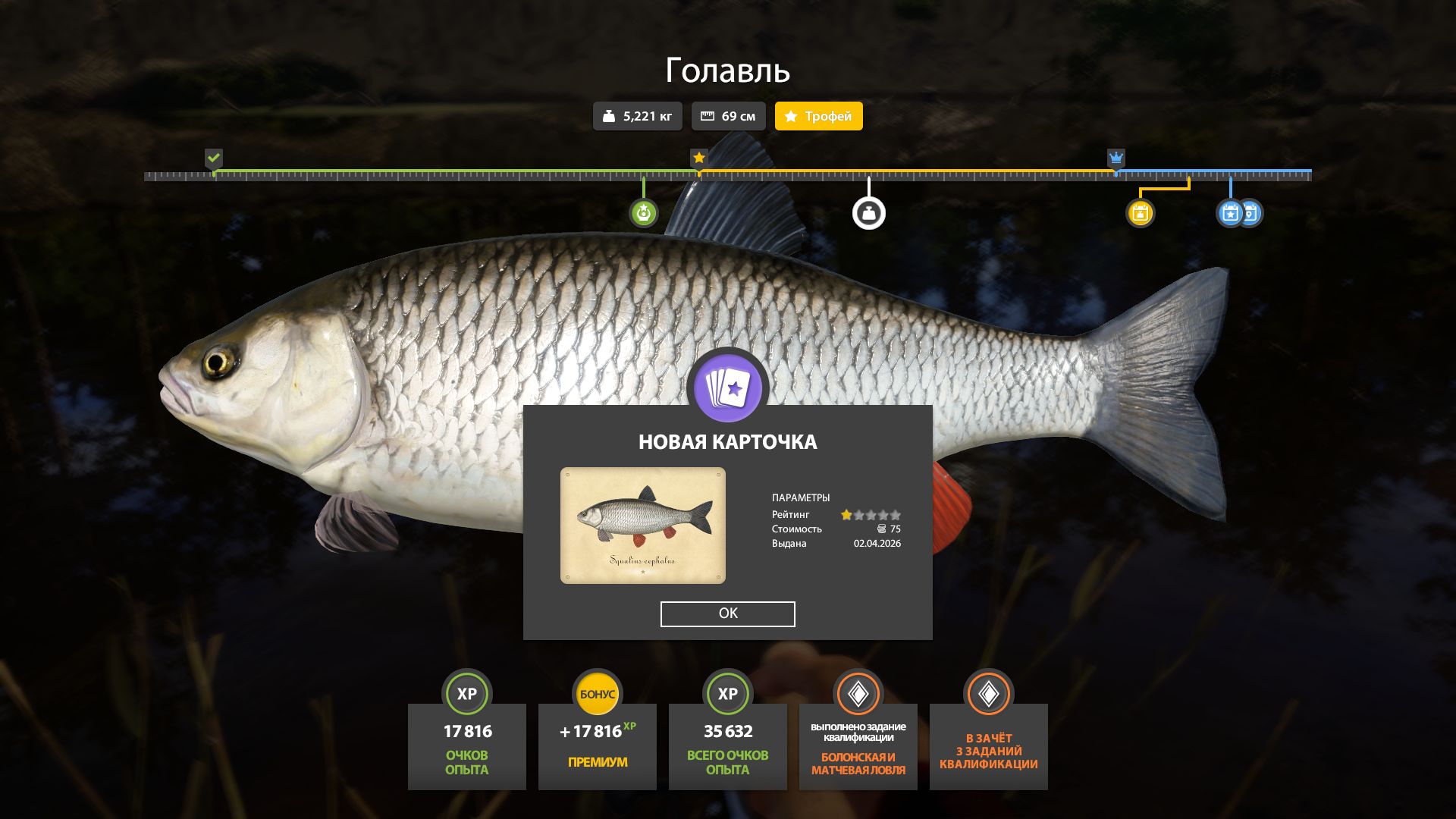Select the first rating star under Параметры
The width and height of the screenshot is (1456, 819).
(x=846, y=513)
